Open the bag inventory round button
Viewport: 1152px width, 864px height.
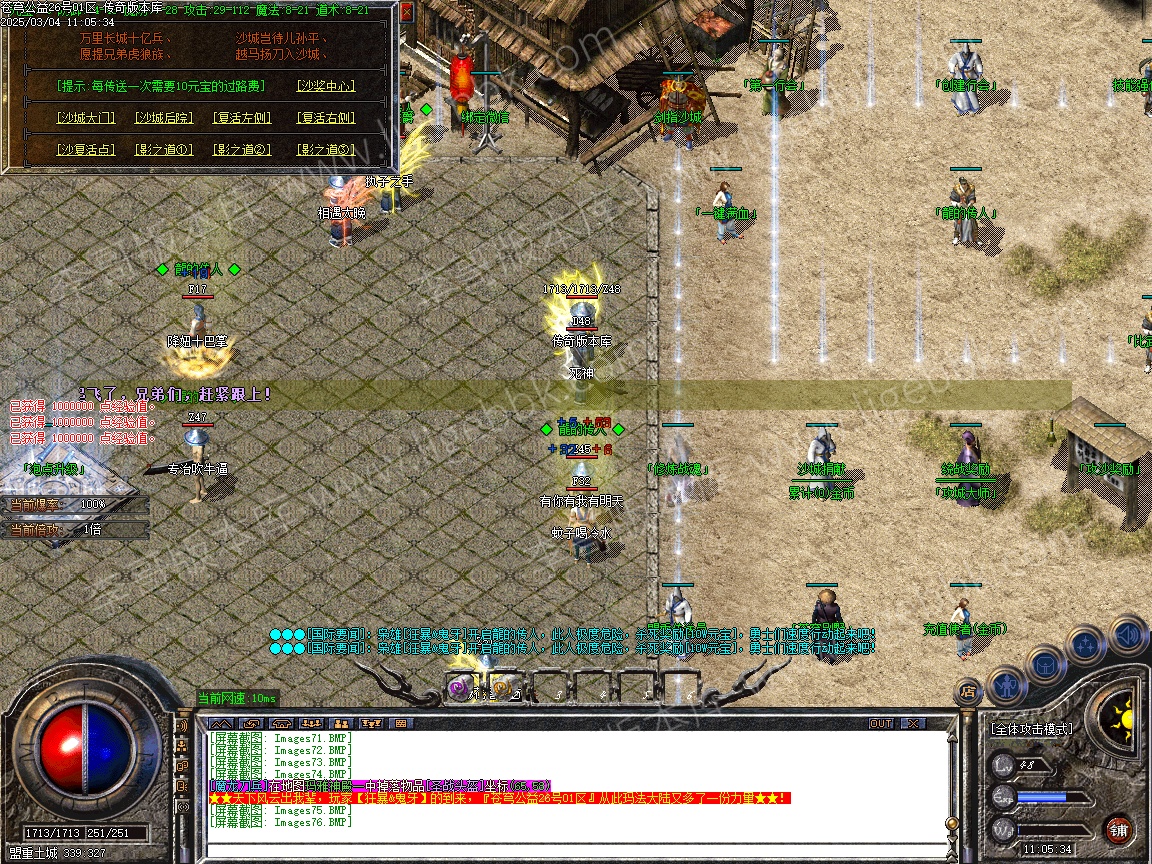coord(1046,664)
